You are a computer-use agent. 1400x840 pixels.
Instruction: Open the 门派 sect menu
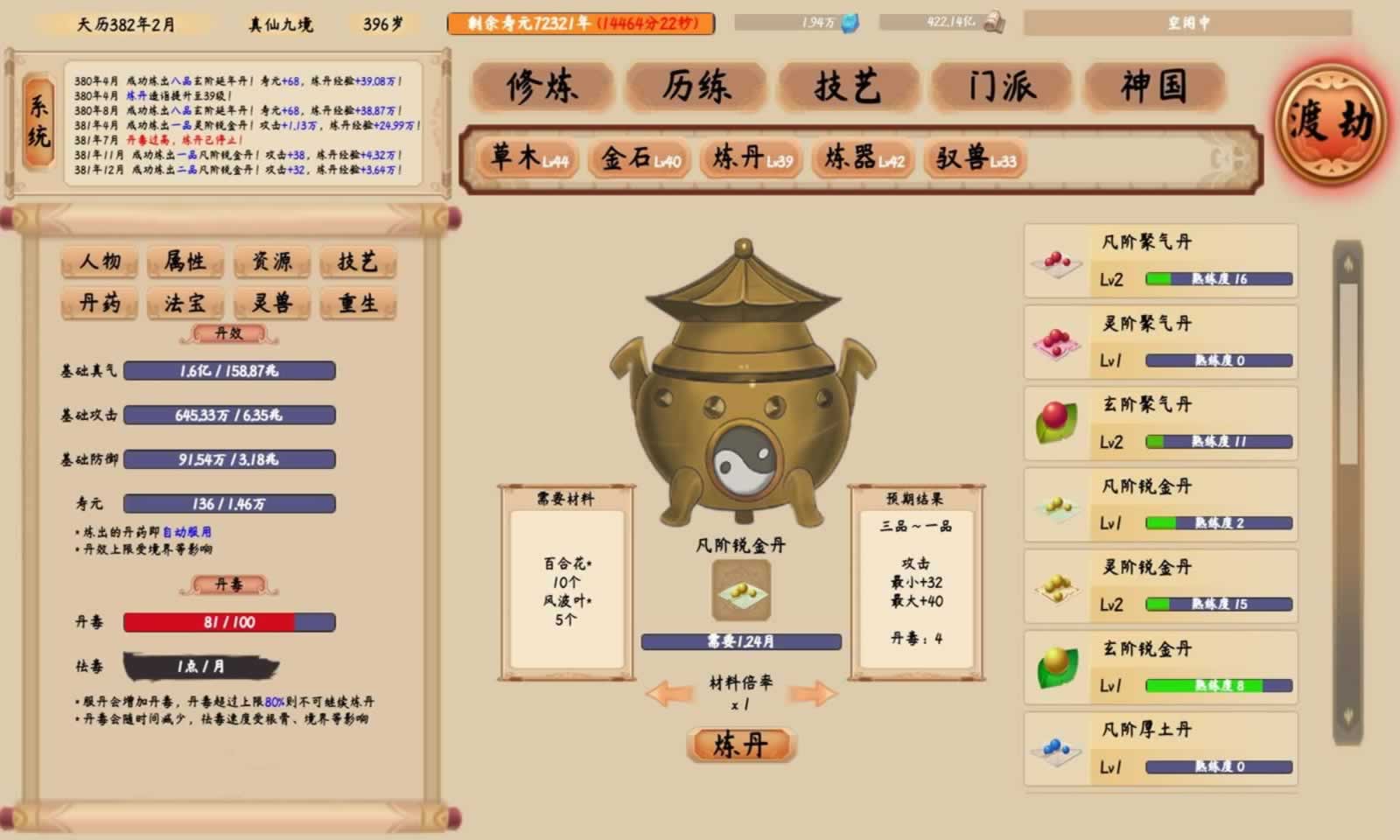(1004, 87)
